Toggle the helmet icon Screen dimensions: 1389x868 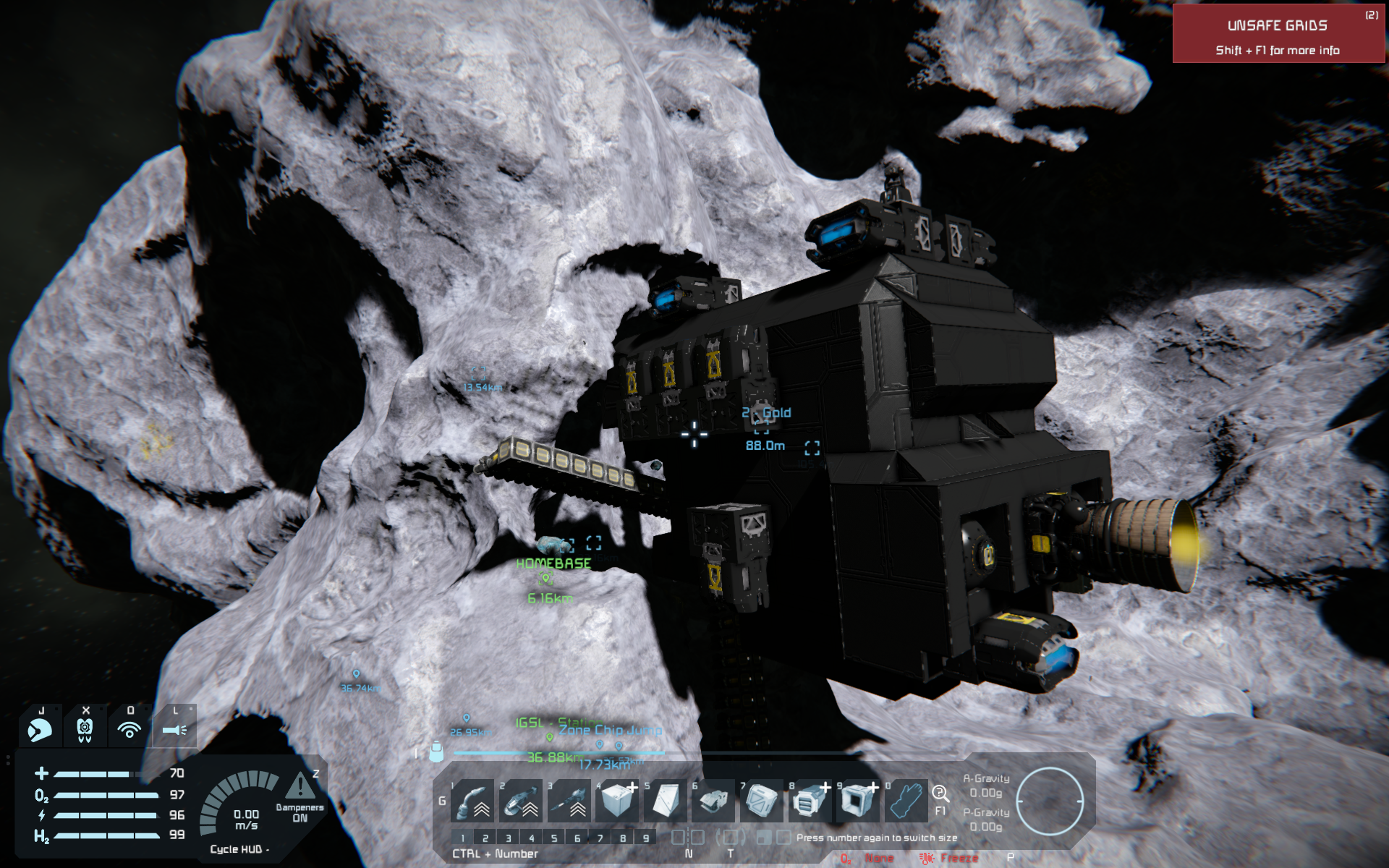coord(40,730)
